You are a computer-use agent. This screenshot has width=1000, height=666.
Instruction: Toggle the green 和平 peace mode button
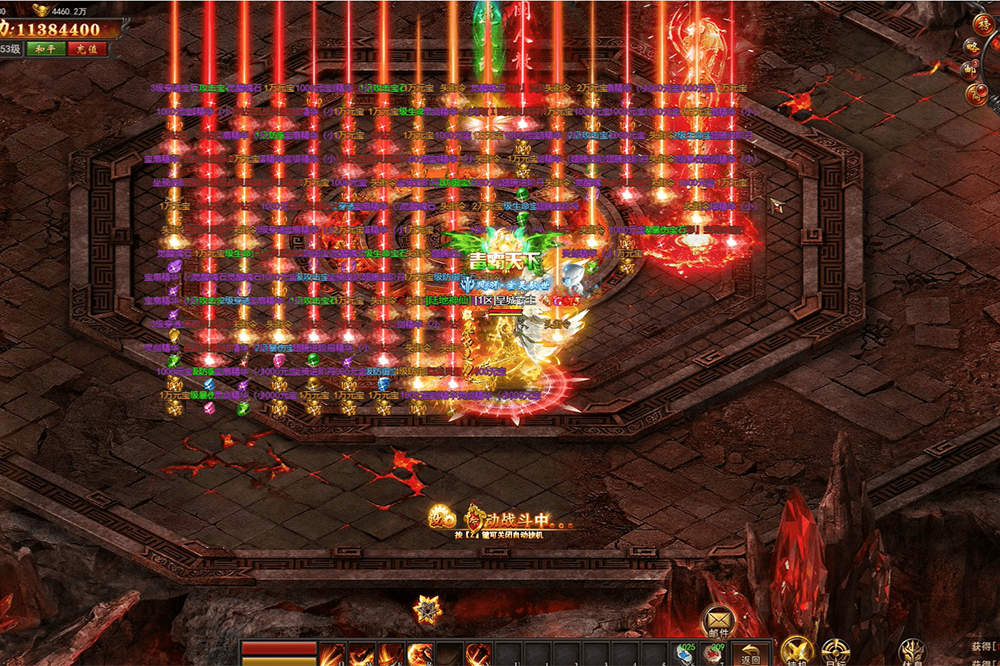44,48
